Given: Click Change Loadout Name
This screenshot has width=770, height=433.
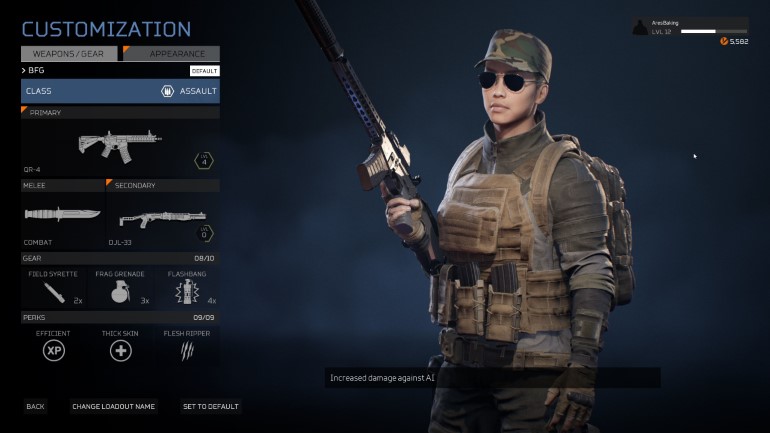Looking at the screenshot, I should pyautogui.click(x=114, y=407).
